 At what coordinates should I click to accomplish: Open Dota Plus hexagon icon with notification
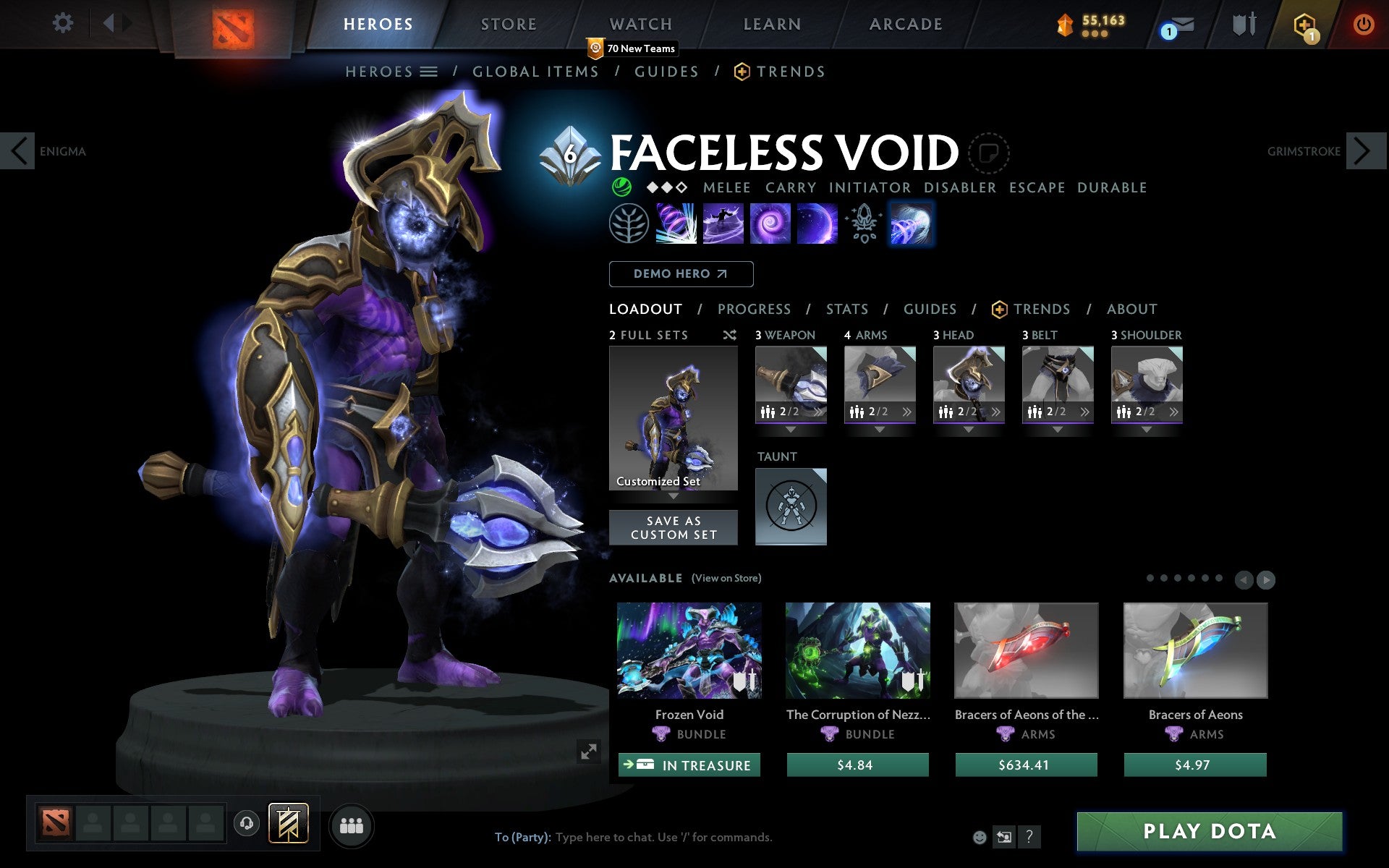(1306, 24)
